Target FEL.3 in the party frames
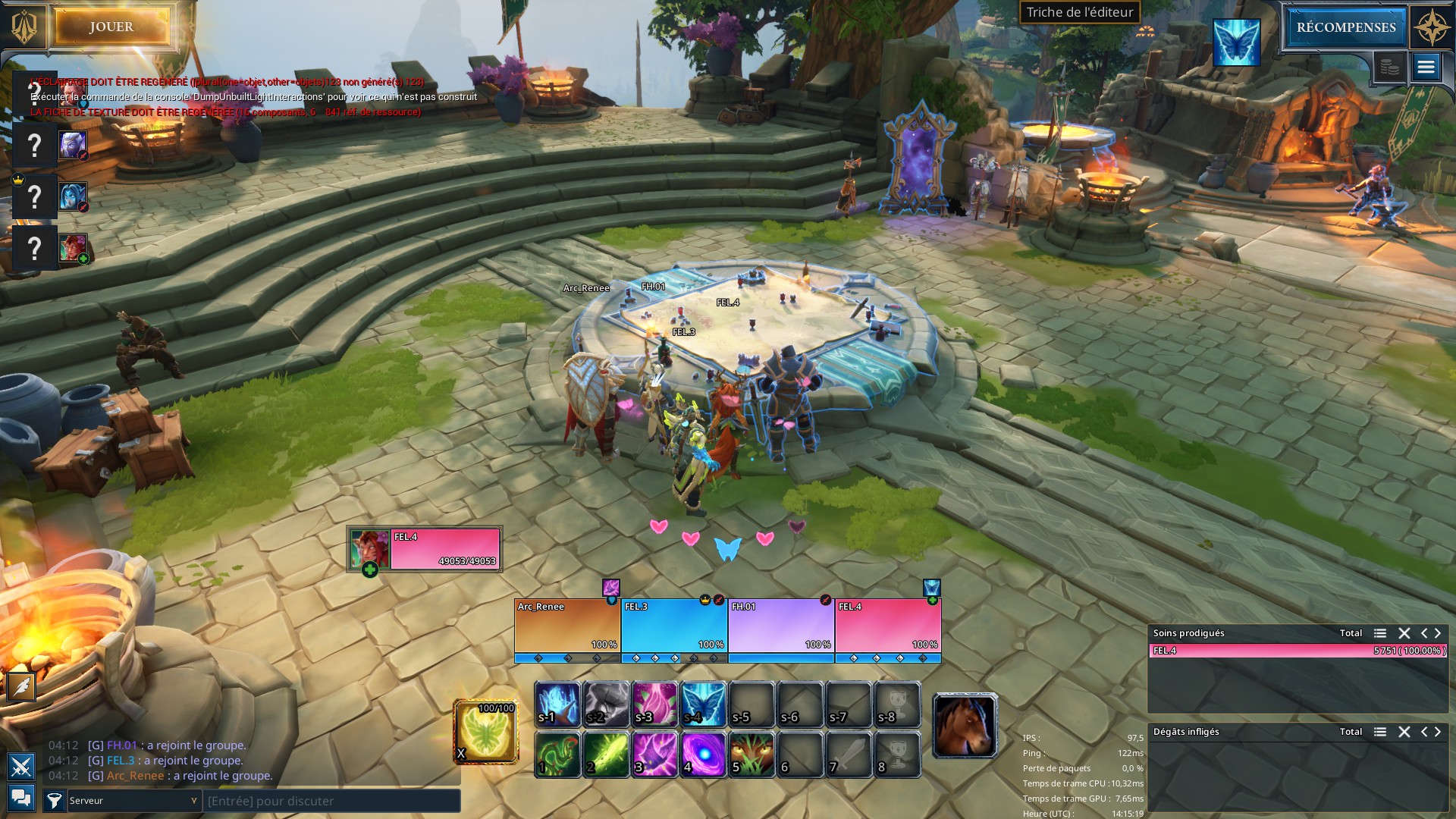 674,626
